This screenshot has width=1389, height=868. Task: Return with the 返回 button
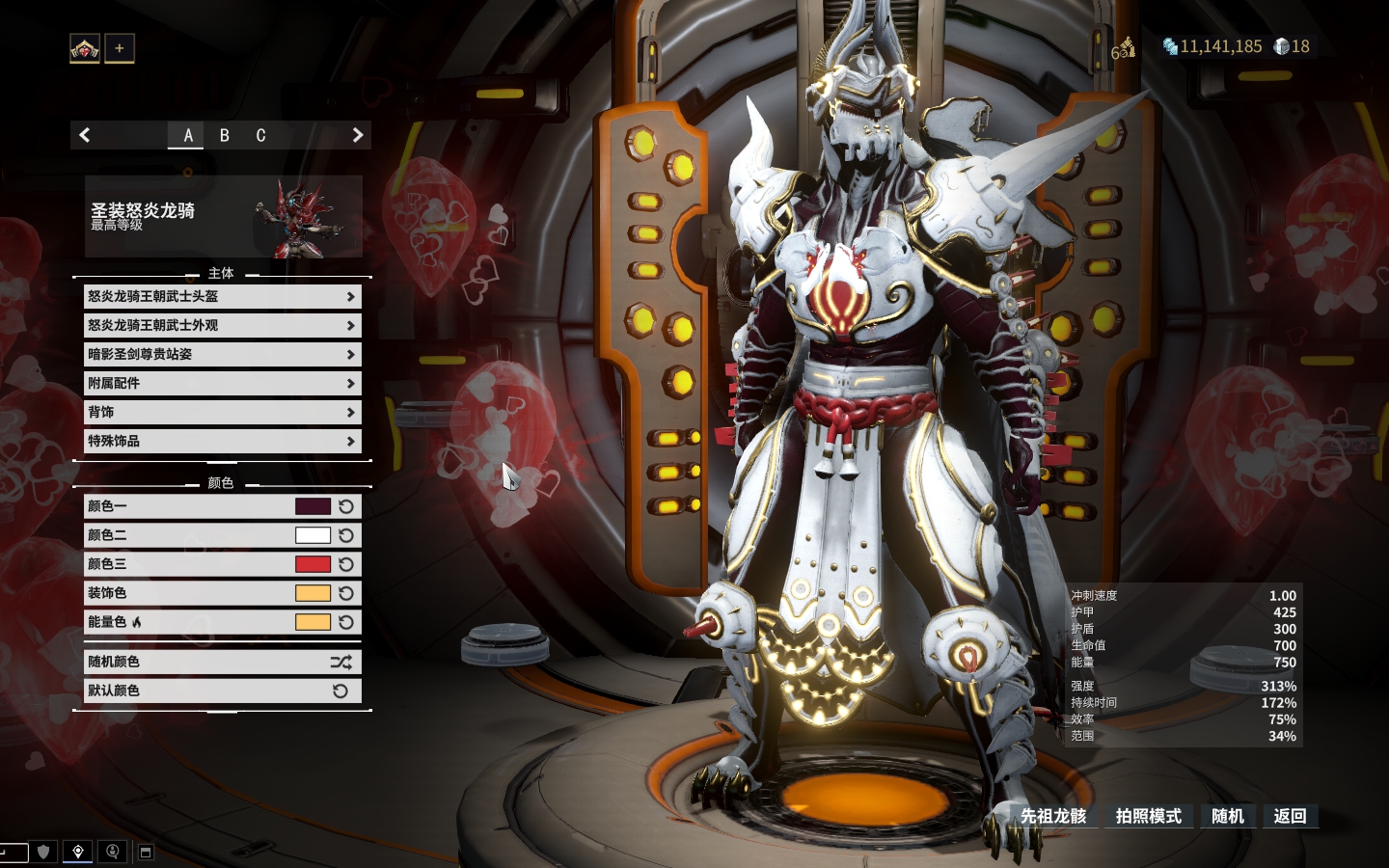[1290, 817]
